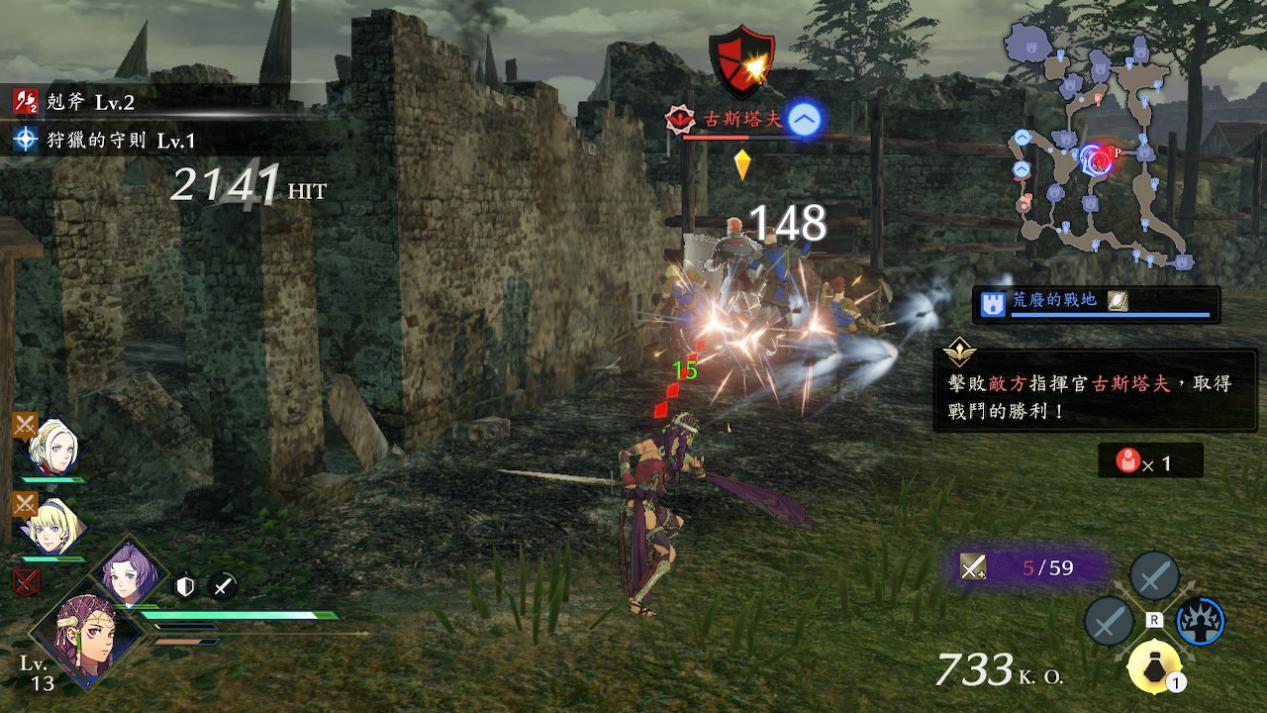Screen dimensions: 1267x713
Task: Click the white shield status icon
Action: click(185, 586)
